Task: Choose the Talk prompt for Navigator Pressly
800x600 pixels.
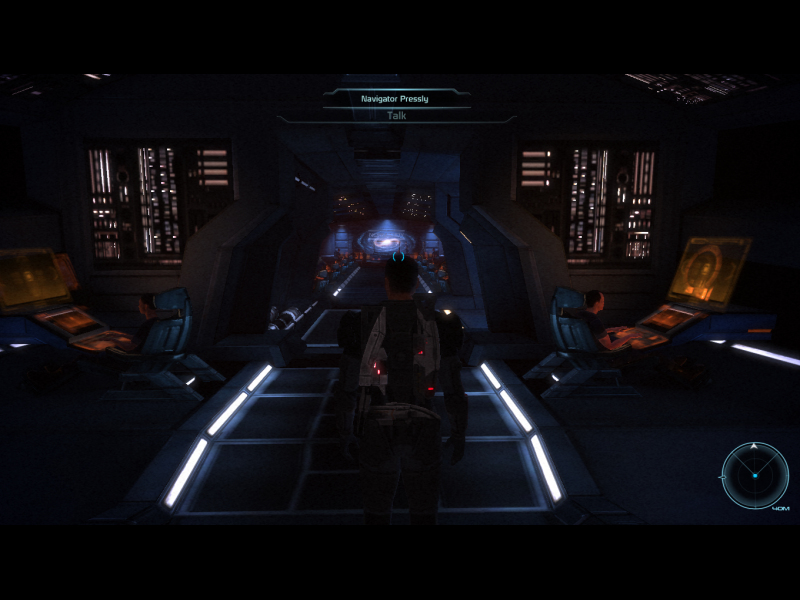Action: click(x=396, y=115)
